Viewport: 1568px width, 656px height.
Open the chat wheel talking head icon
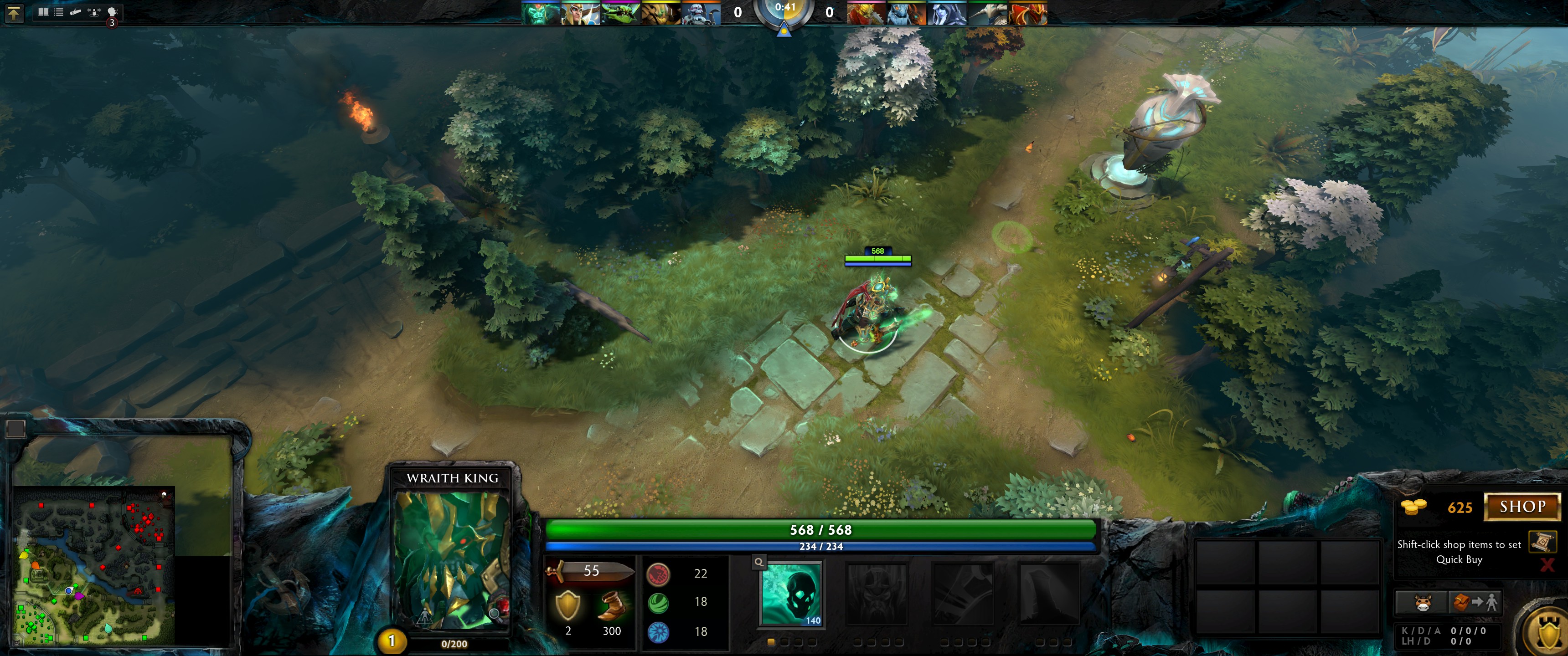click(x=112, y=11)
